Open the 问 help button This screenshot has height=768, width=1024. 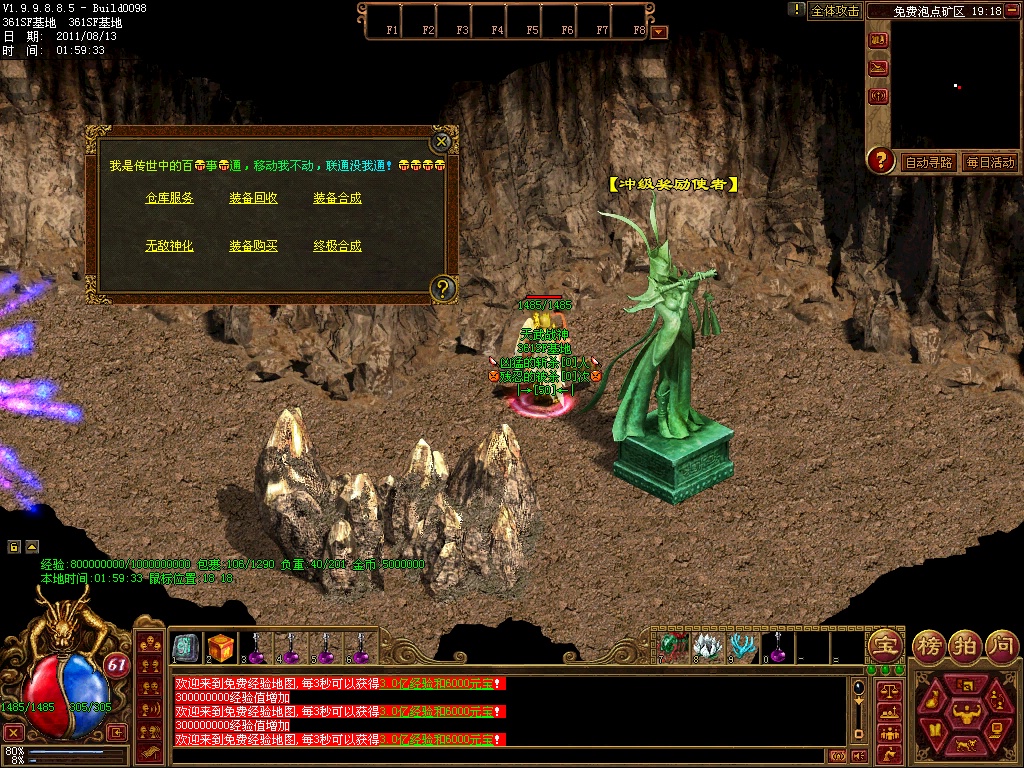pos(1002,644)
